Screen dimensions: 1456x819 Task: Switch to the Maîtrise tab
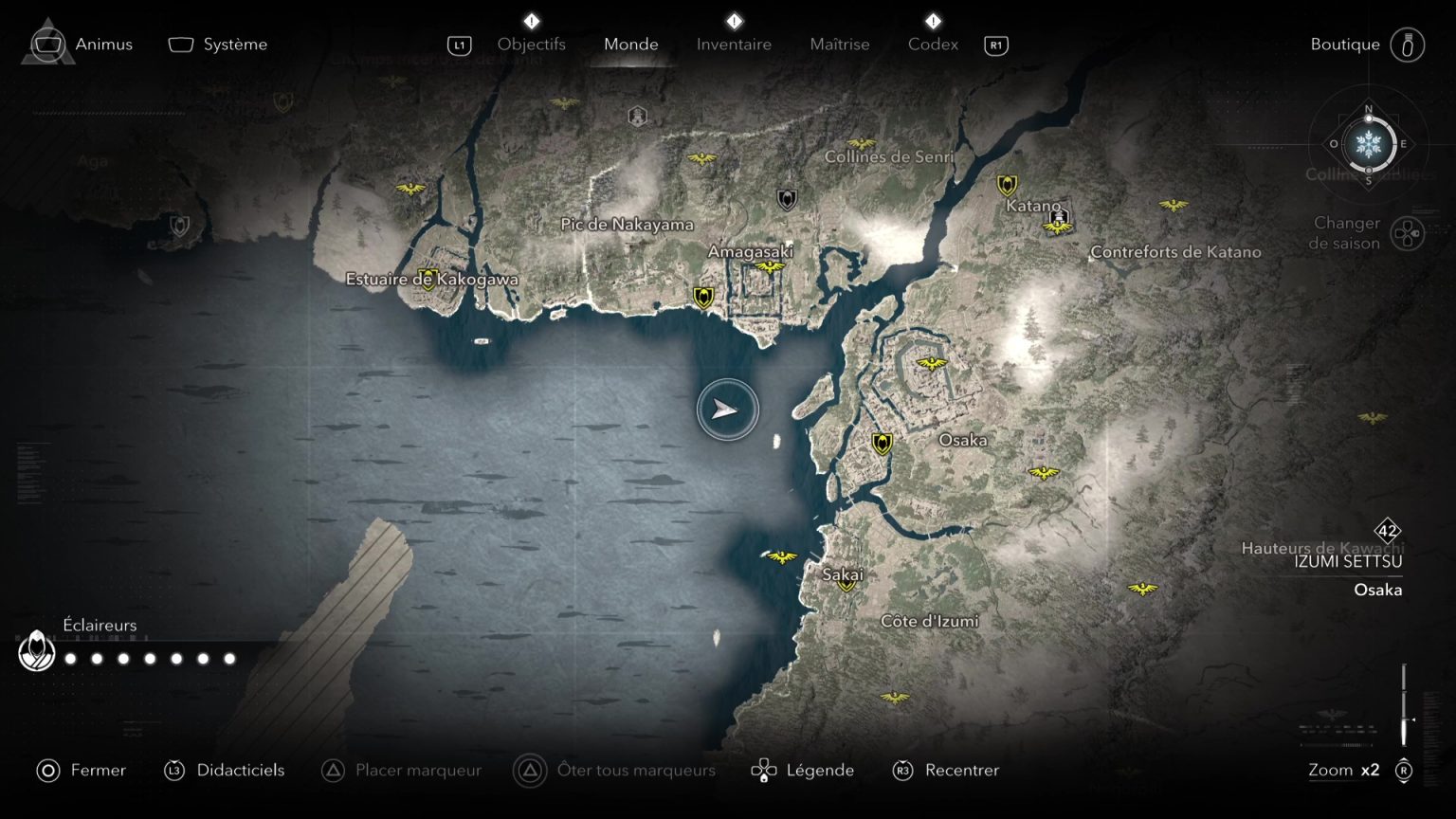(x=840, y=44)
